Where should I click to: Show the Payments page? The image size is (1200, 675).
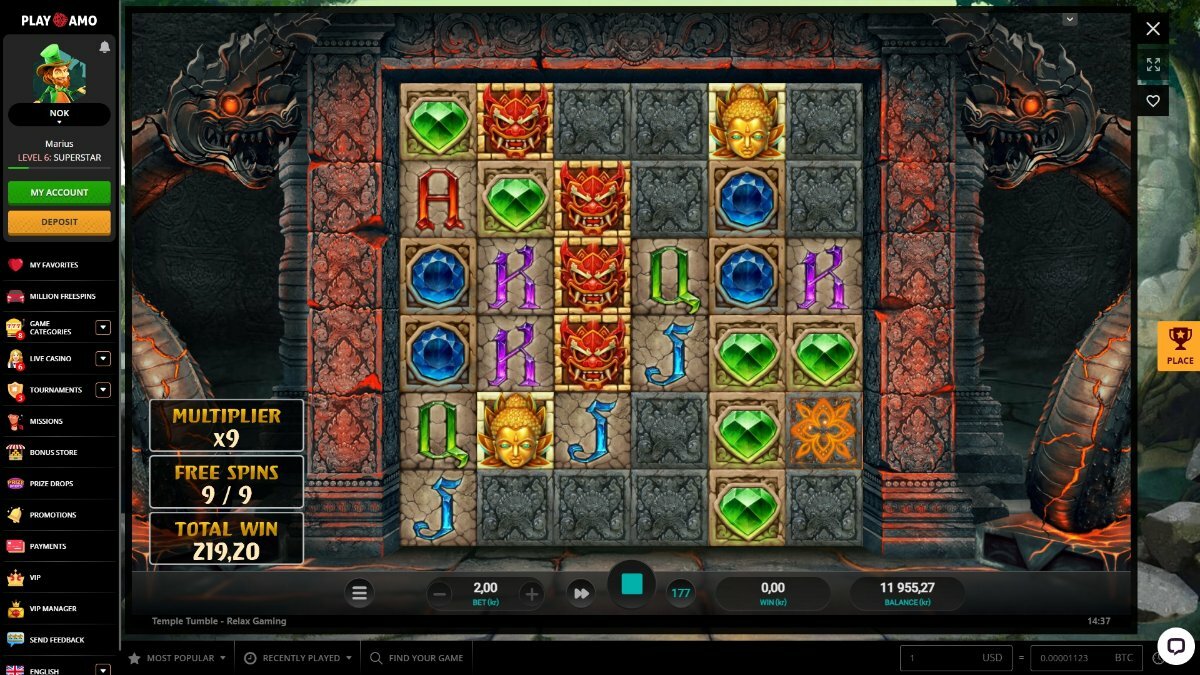[x=48, y=546]
